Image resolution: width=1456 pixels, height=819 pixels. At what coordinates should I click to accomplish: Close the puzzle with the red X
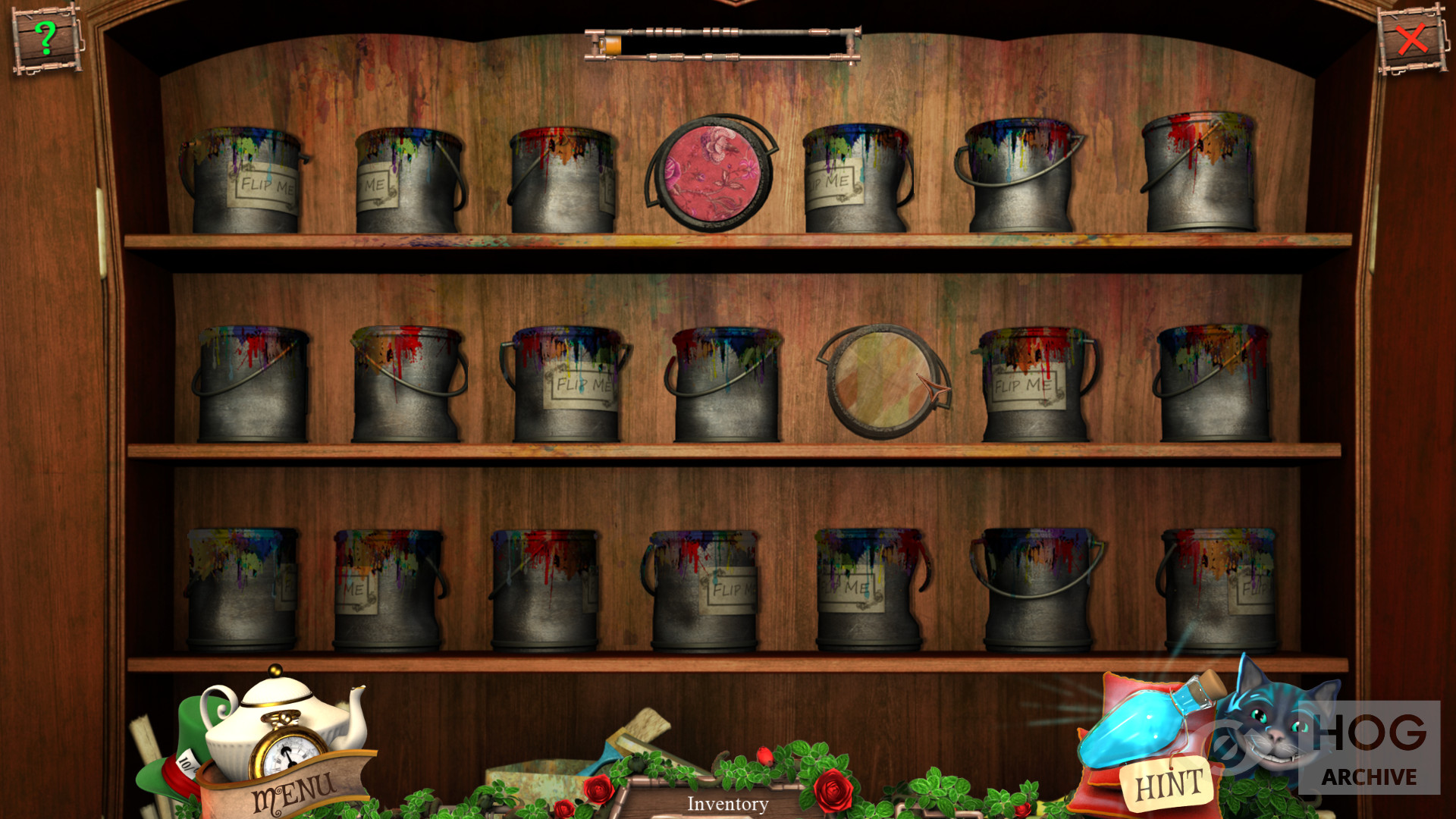(1411, 39)
